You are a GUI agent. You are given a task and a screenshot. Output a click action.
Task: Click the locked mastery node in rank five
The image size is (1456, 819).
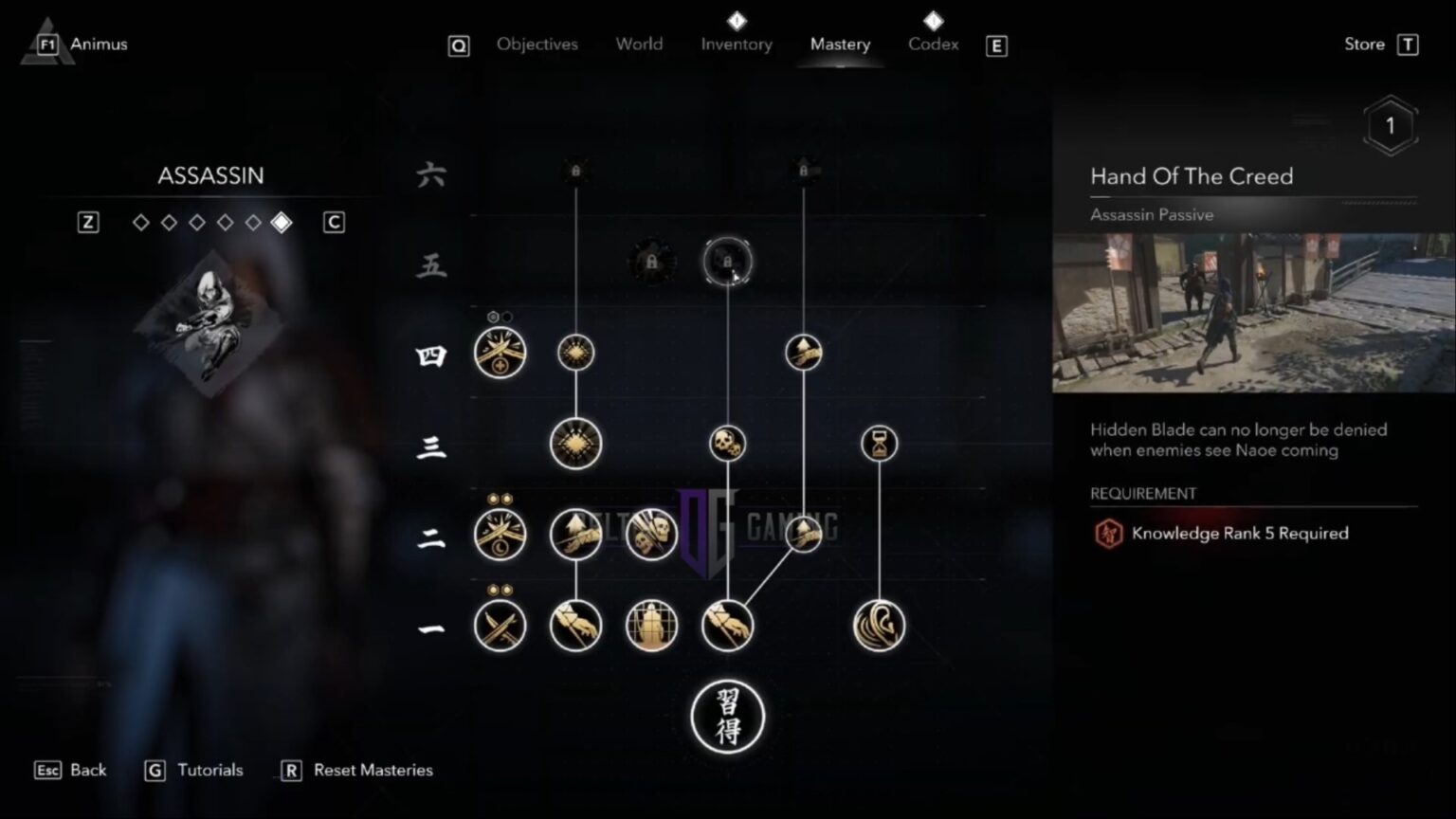point(727,264)
